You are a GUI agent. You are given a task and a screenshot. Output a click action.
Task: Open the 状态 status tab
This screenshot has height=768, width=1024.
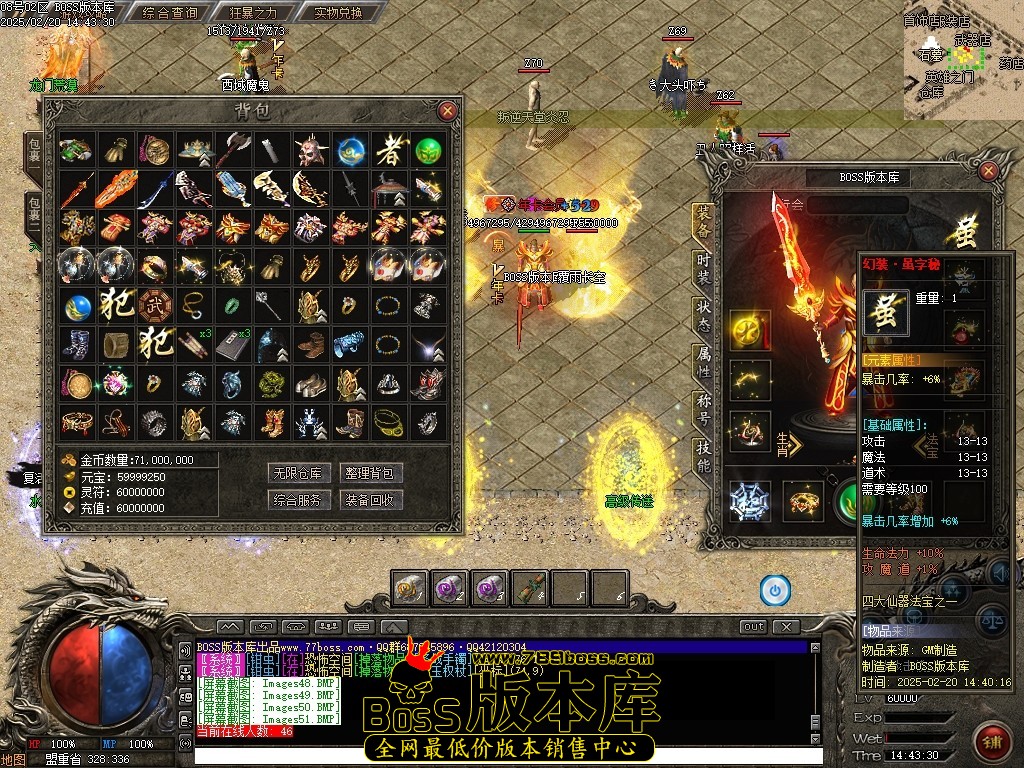704,312
